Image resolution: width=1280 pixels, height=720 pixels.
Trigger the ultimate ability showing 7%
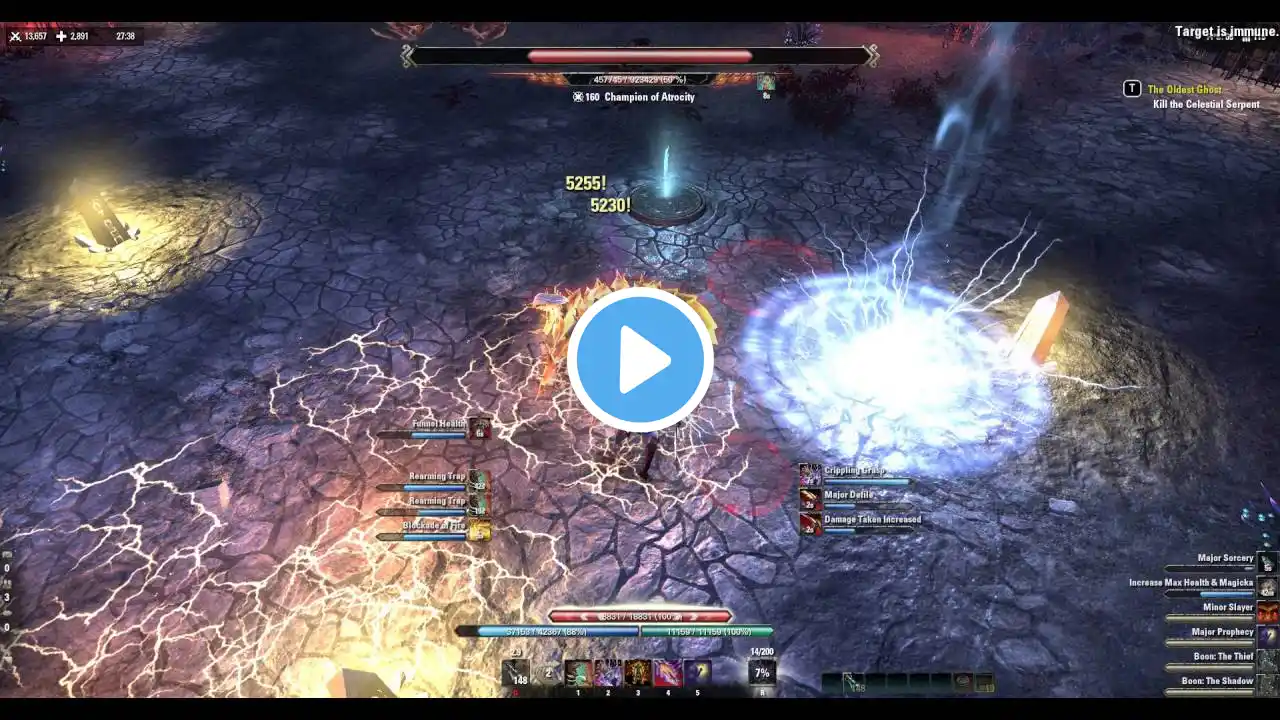coord(762,673)
